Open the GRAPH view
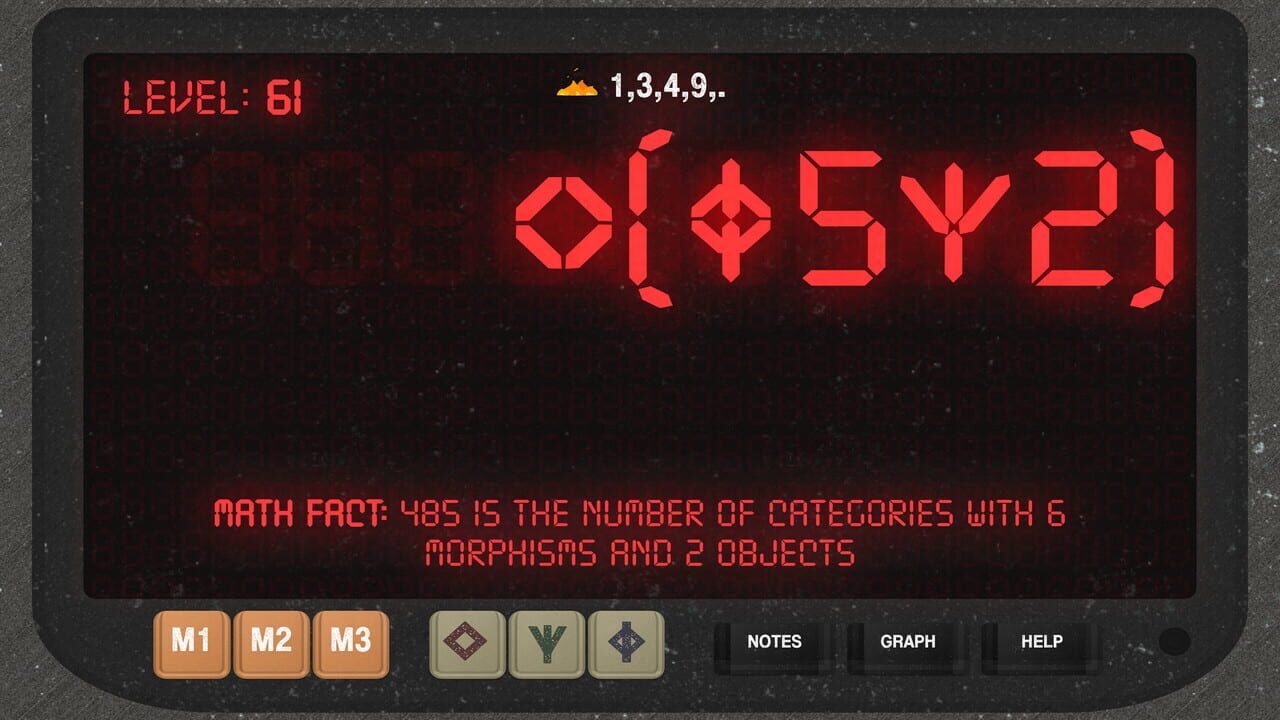The width and height of the screenshot is (1280, 720). click(907, 643)
